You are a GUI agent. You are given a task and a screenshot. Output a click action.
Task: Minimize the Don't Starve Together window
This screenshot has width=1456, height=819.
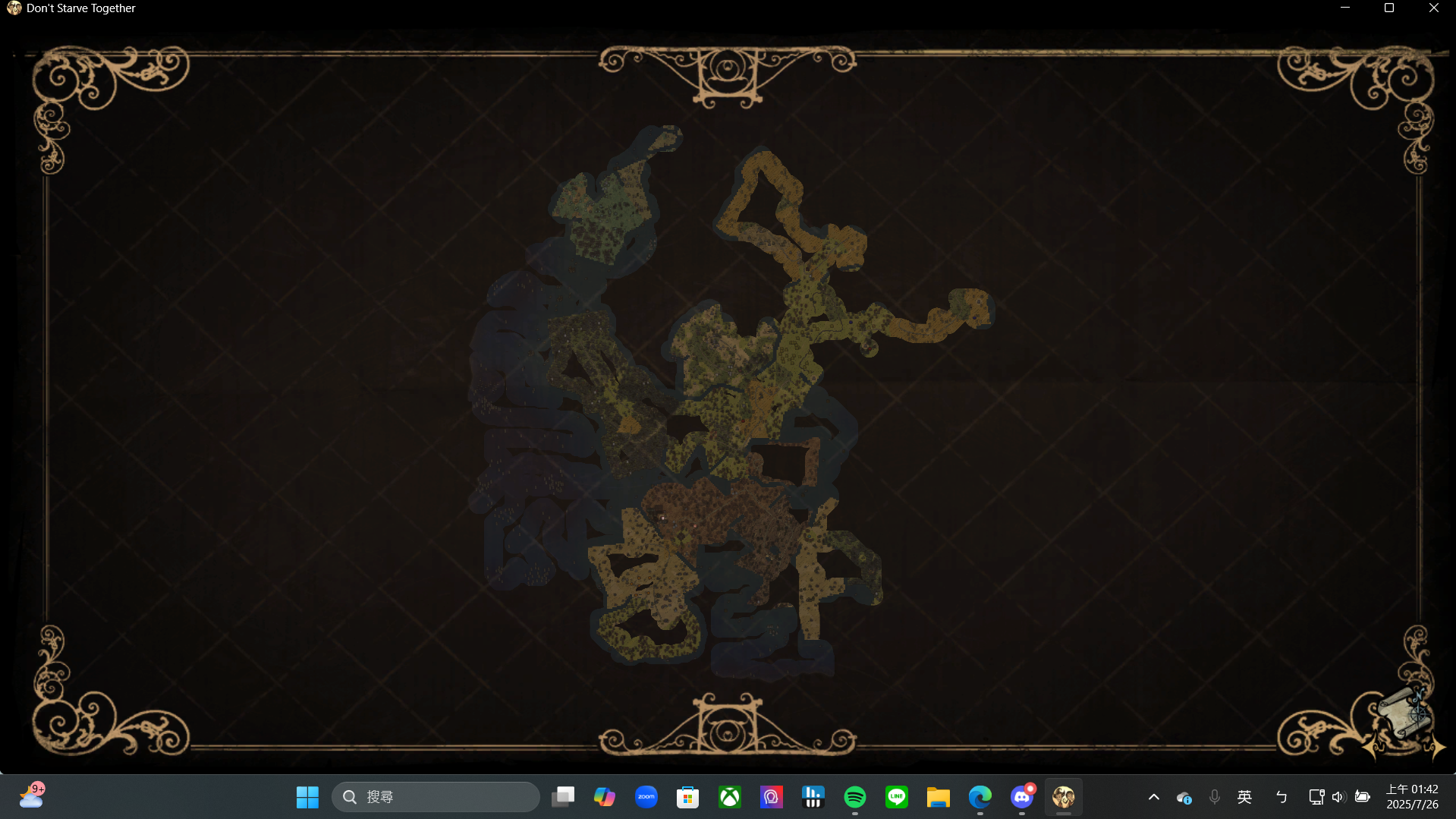[x=1345, y=8]
